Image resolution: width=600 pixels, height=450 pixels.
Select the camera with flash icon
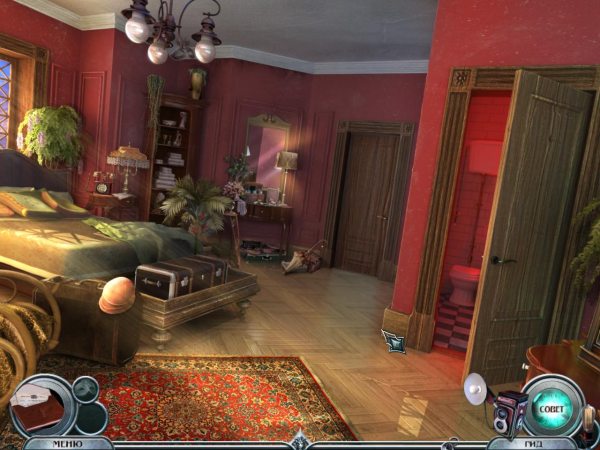click(x=503, y=412)
